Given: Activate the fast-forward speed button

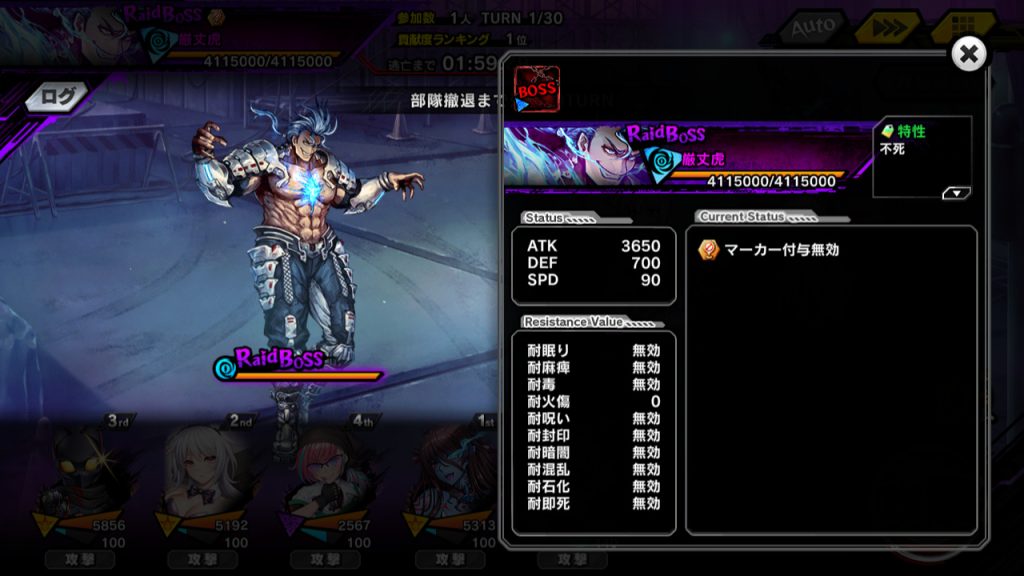Looking at the screenshot, I should click(886, 29).
